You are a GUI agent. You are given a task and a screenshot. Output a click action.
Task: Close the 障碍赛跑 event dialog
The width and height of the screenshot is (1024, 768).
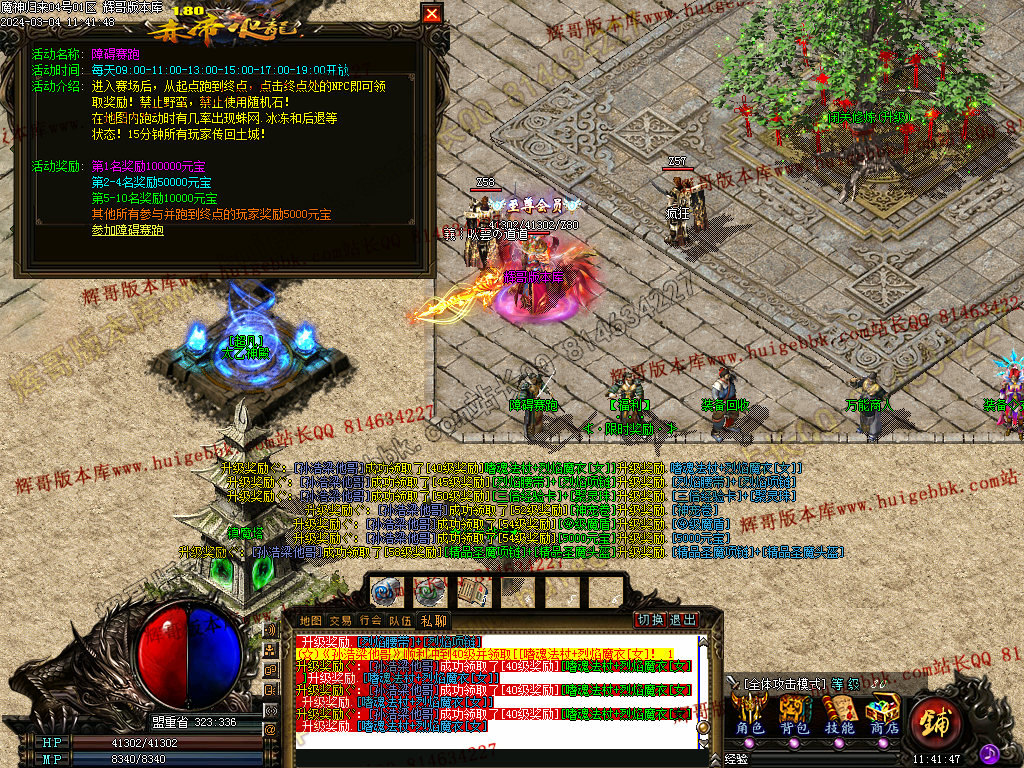click(x=431, y=14)
